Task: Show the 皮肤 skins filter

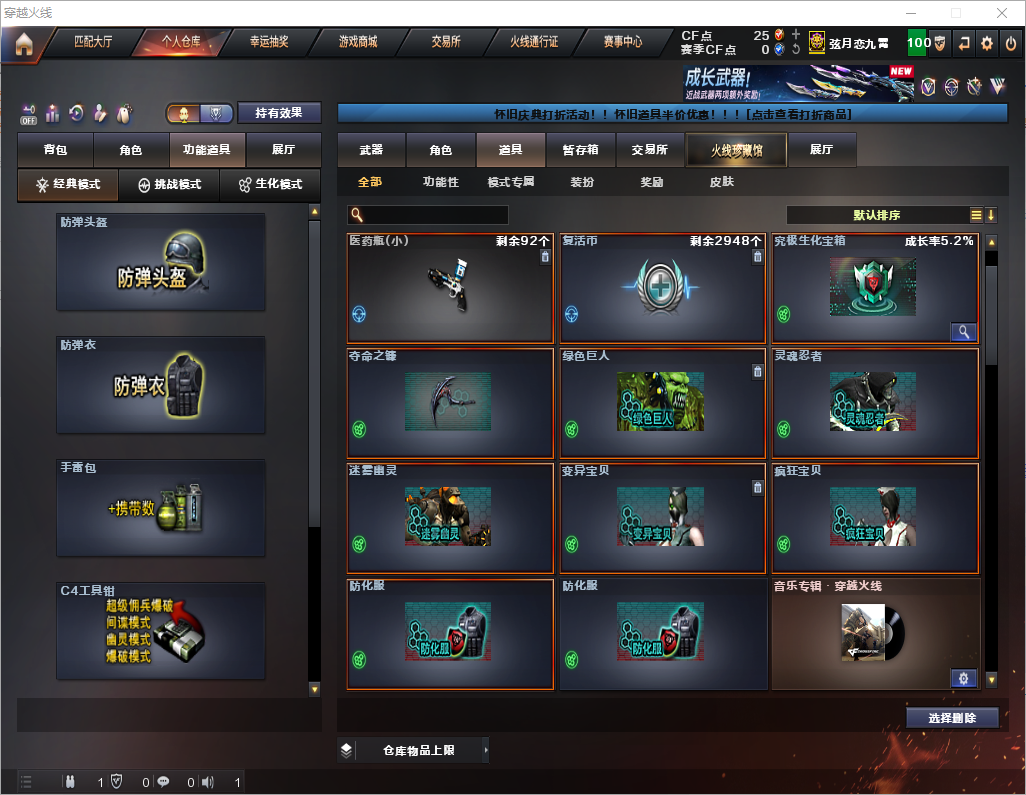Action: coord(721,182)
